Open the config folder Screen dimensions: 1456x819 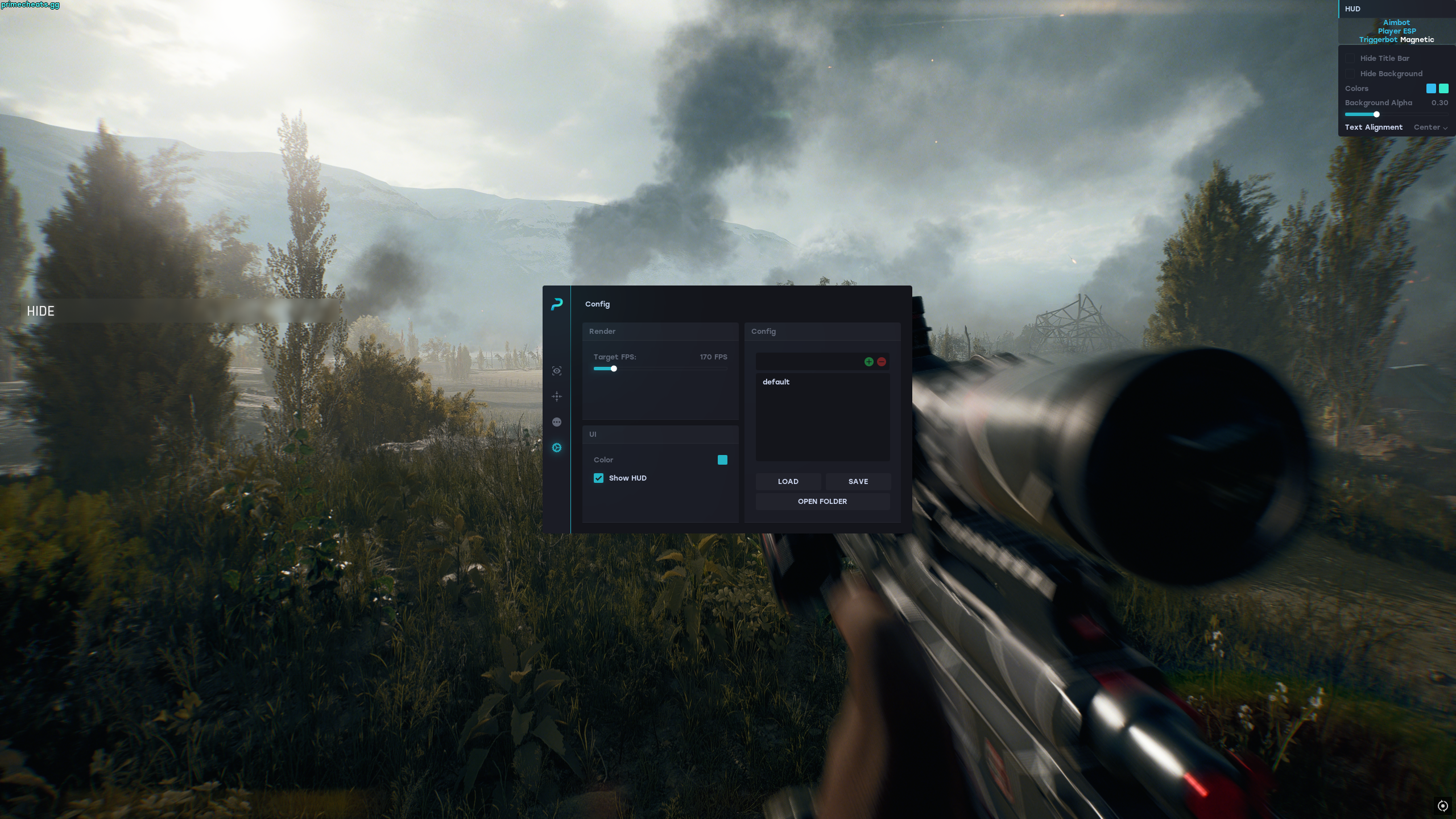tap(822, 501)
